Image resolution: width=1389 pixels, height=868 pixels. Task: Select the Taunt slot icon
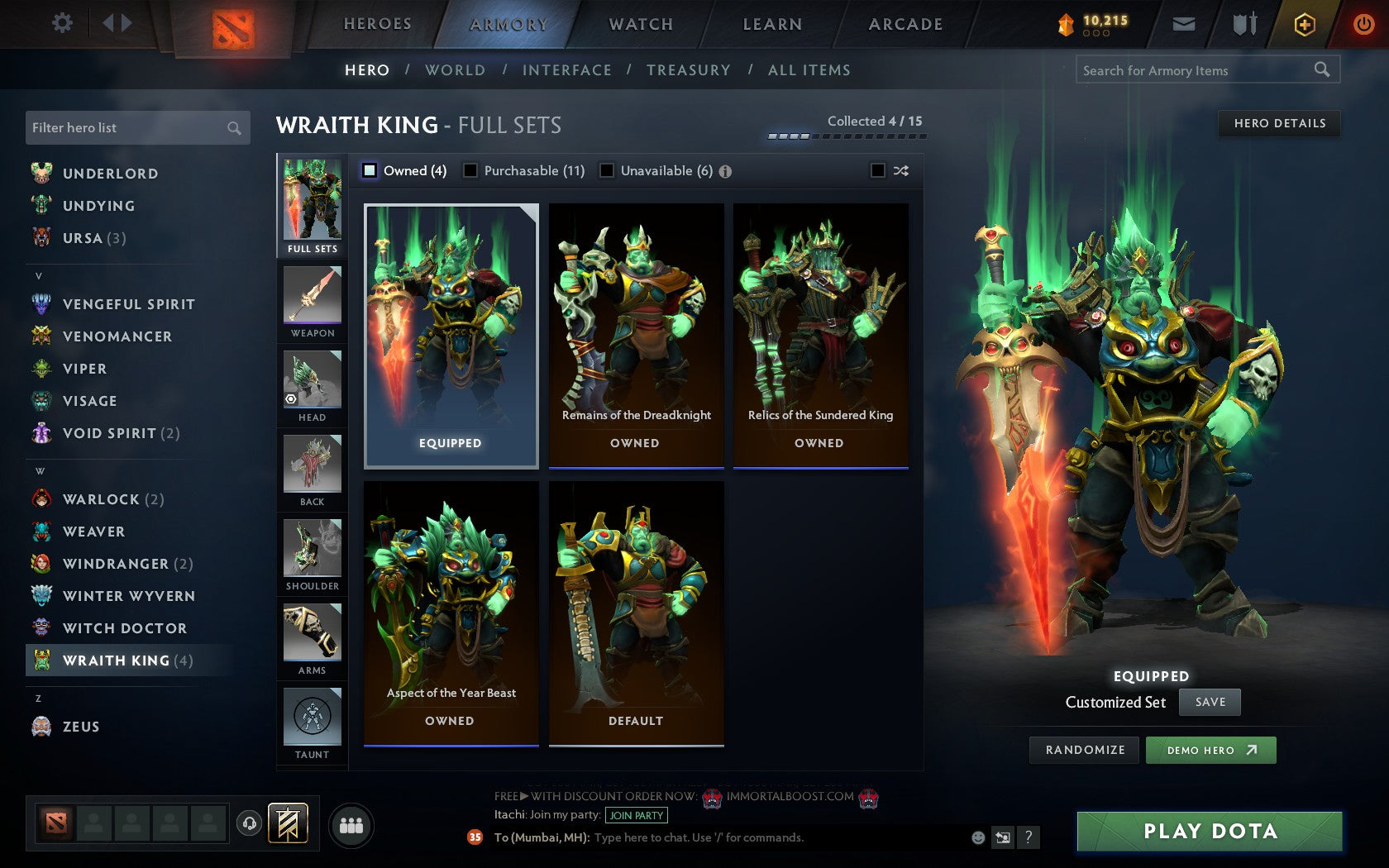click(x=312, y=718)
